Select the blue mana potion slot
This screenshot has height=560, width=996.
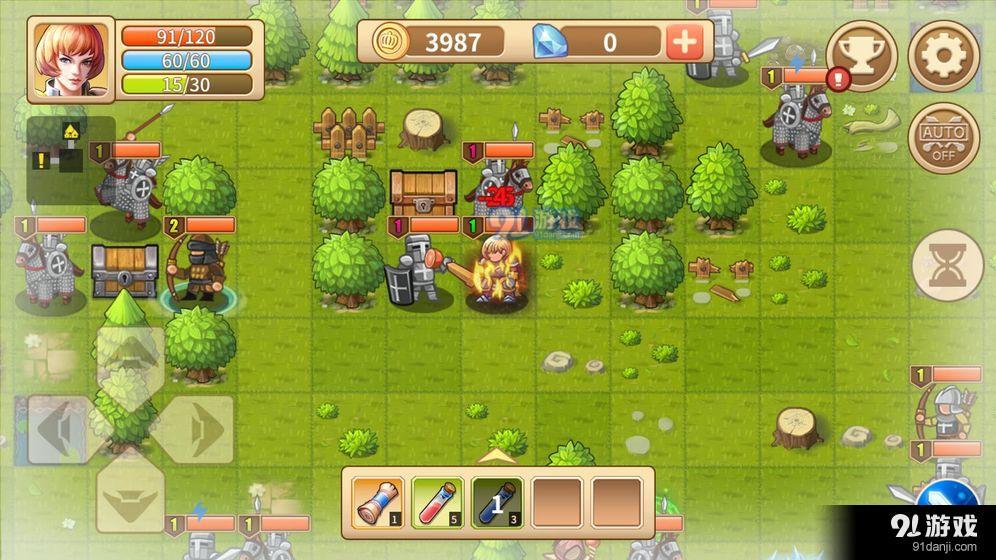(x=497, y=502)
